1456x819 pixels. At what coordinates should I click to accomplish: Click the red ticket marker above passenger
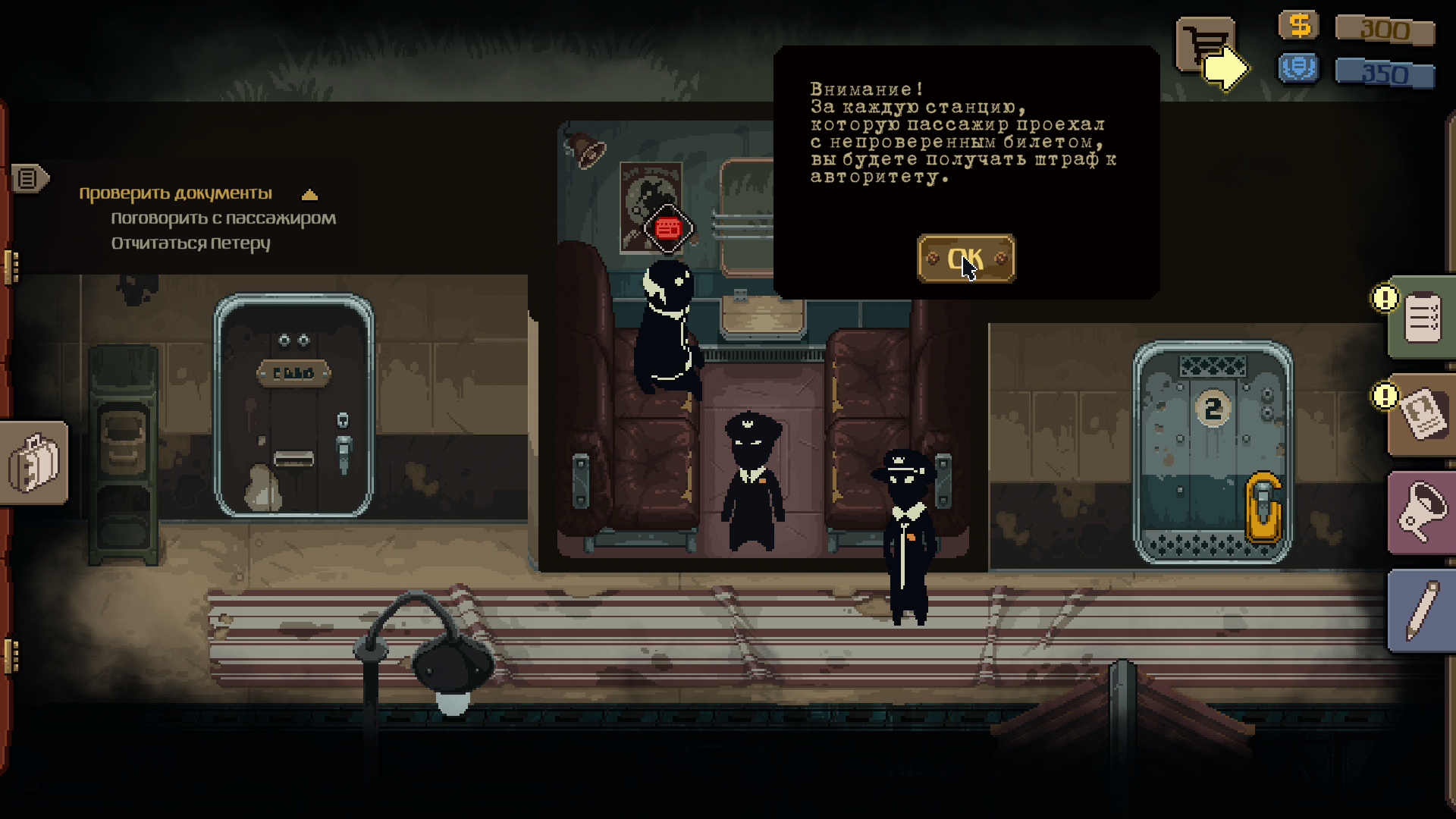pos(667,227)
